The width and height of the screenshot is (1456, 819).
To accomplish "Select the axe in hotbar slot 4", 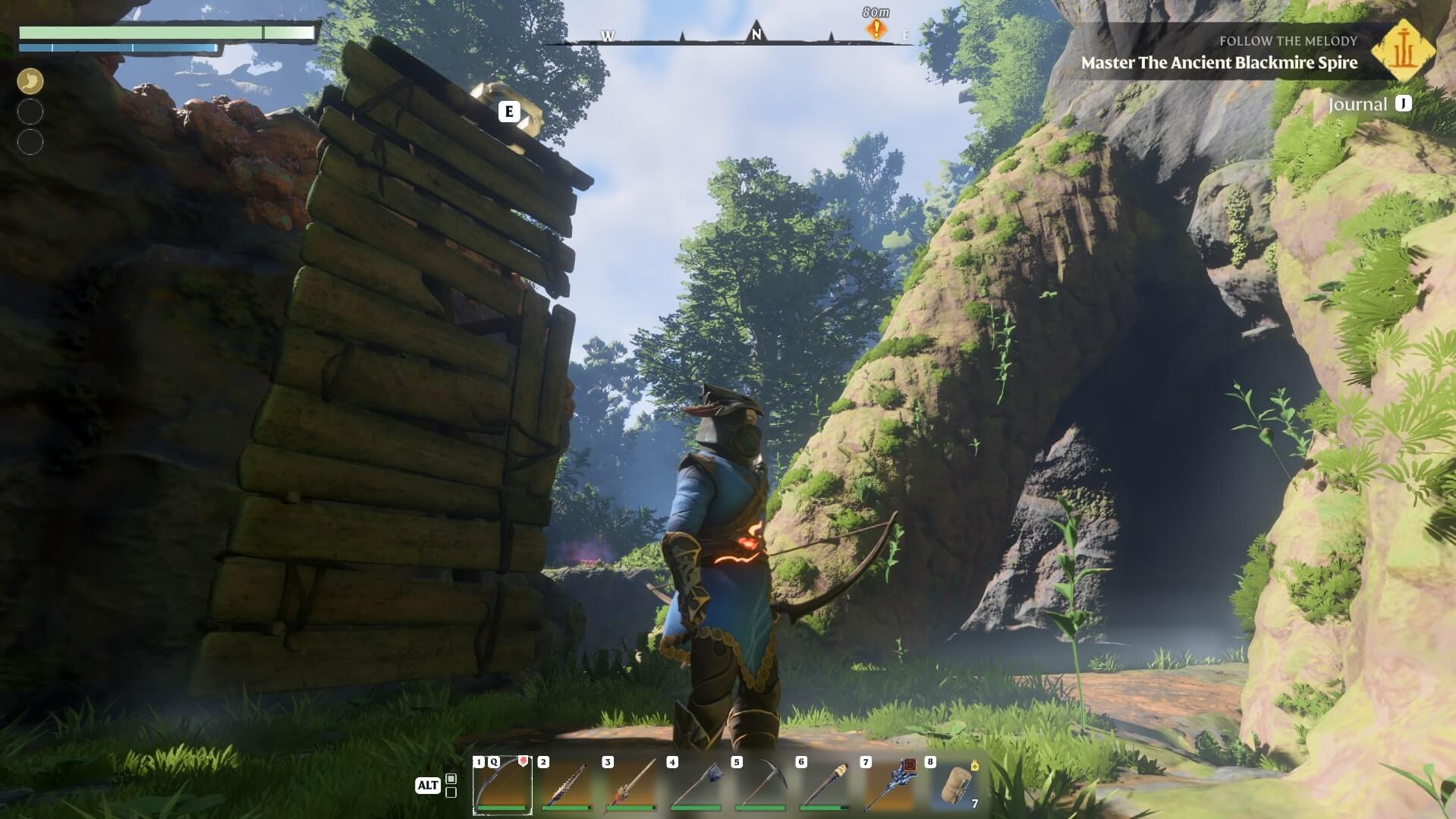I will click(696, 785).
